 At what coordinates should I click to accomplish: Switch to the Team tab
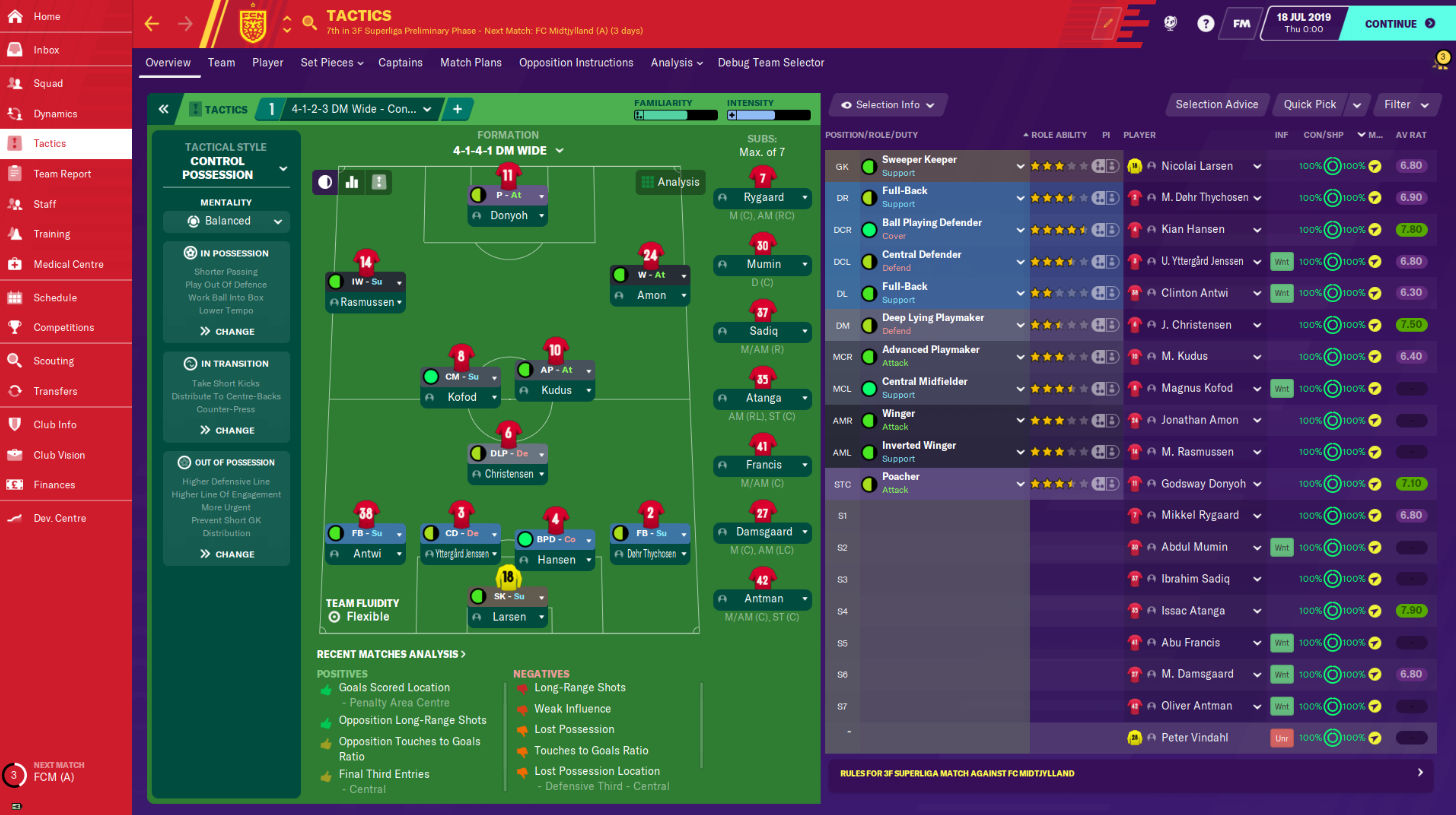tap(220, 62)
